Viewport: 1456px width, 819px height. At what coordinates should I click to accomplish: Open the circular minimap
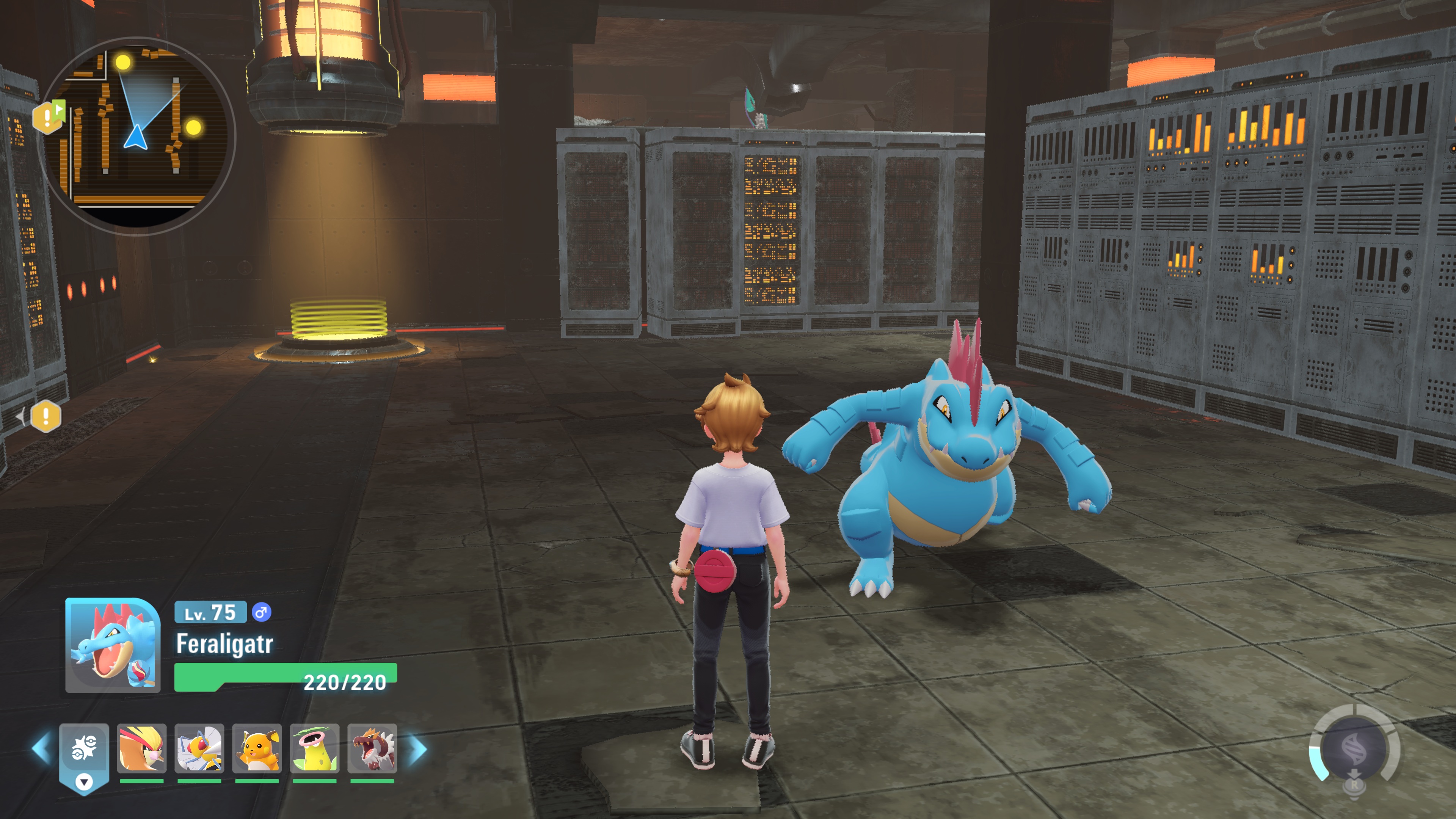136,136
